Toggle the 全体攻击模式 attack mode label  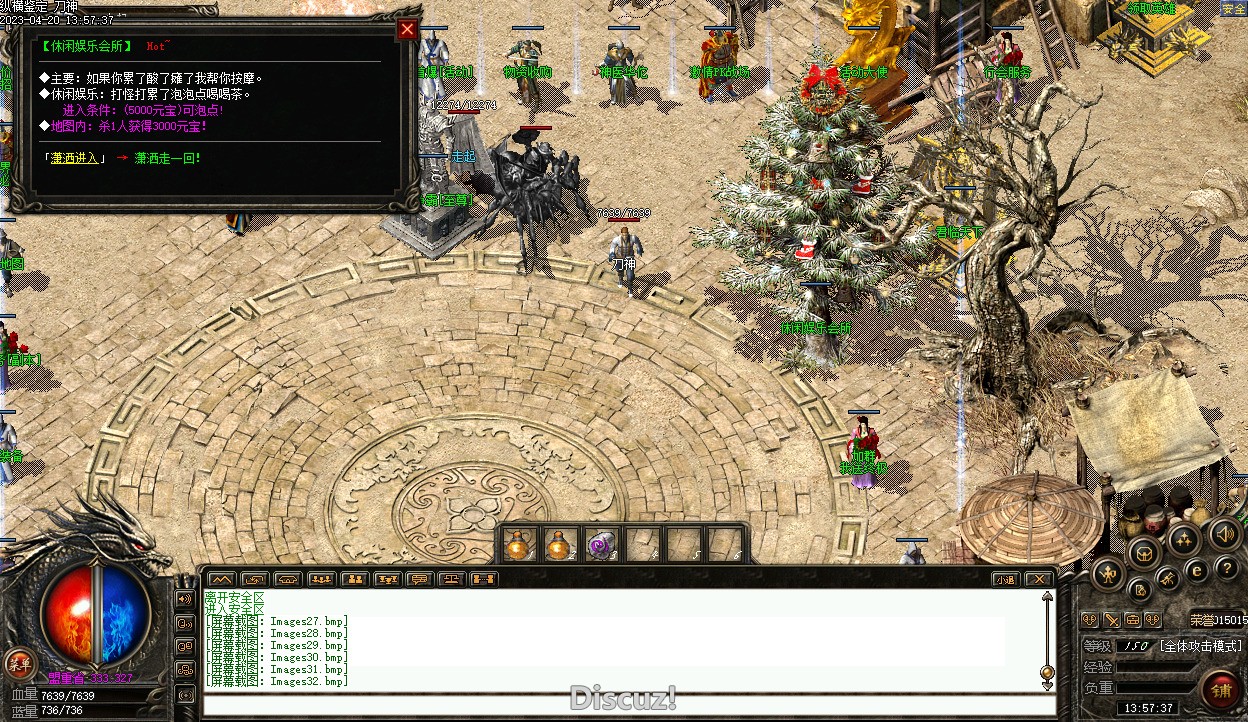[x=1200, y=646]
